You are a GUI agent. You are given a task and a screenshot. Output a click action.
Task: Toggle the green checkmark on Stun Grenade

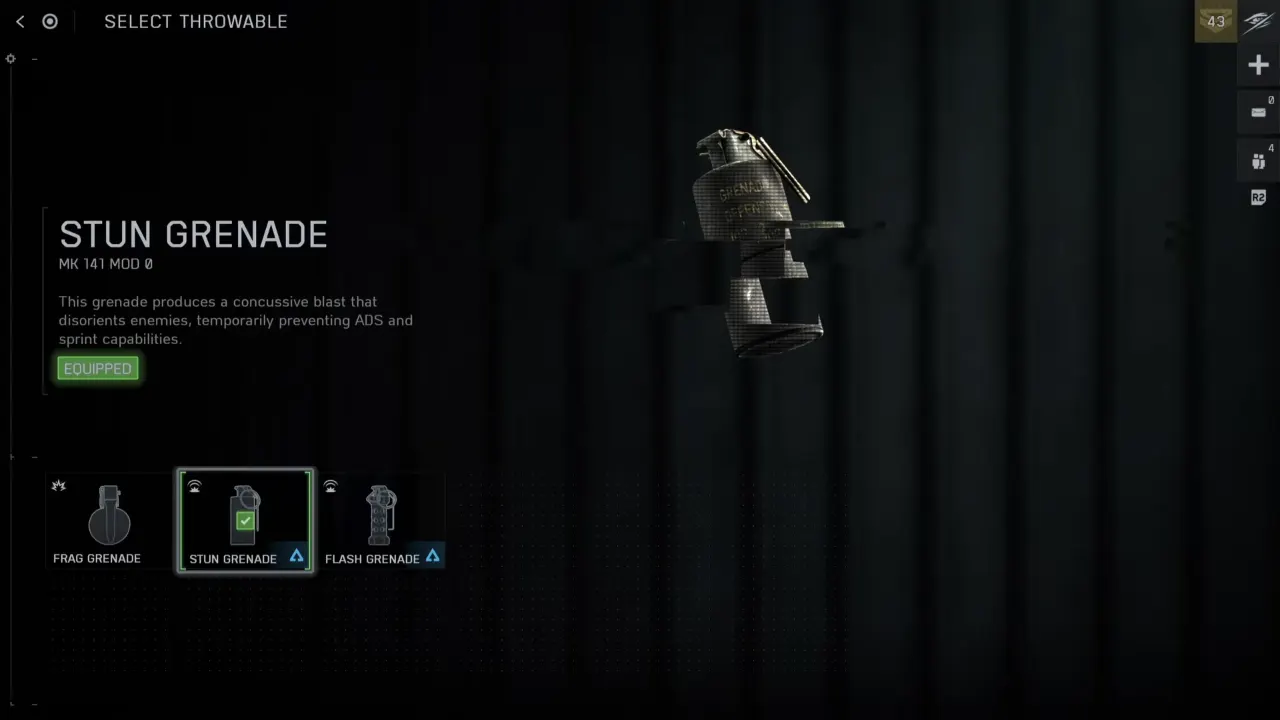[245, 519]
